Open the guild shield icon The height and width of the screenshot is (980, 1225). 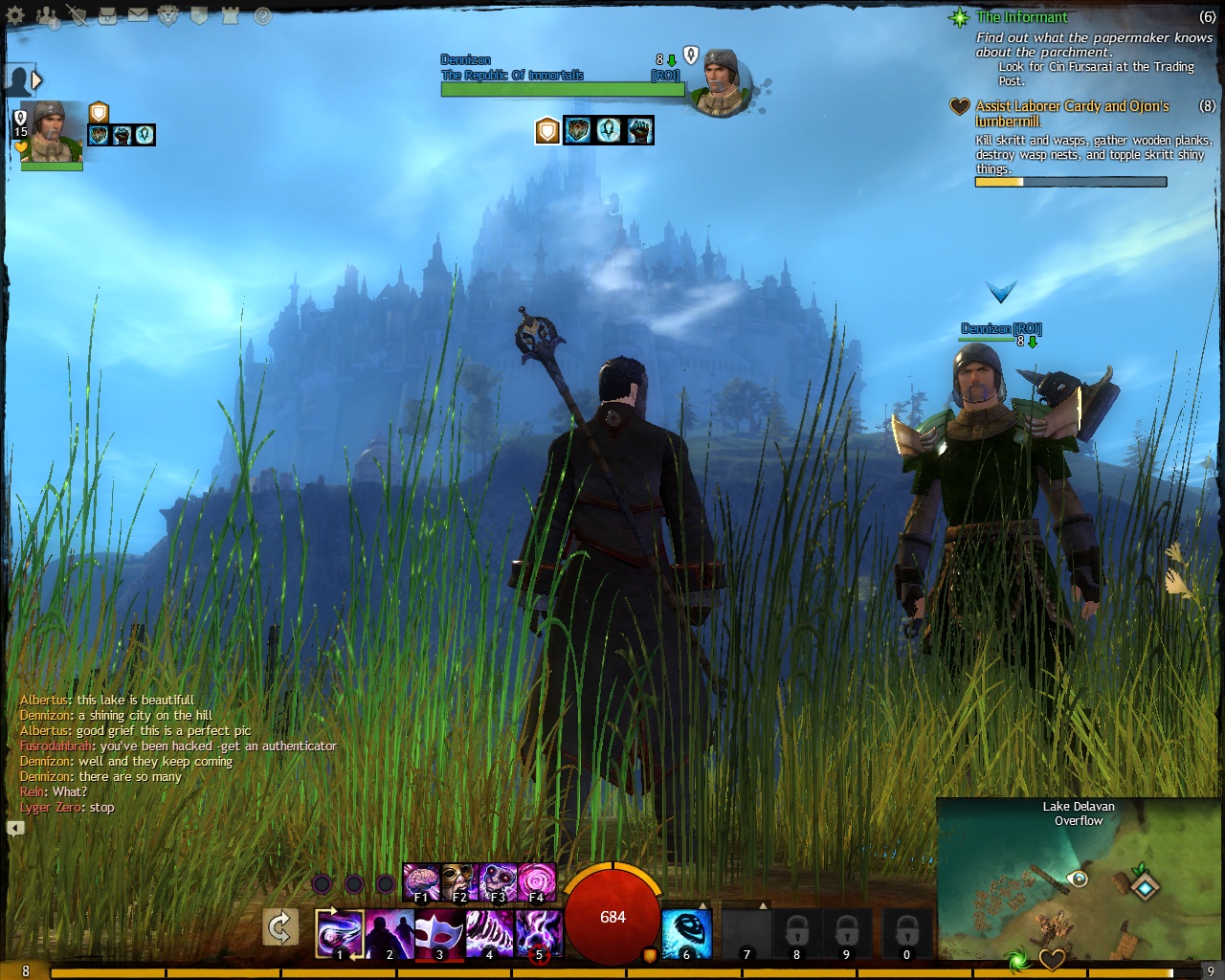(199, 15)
